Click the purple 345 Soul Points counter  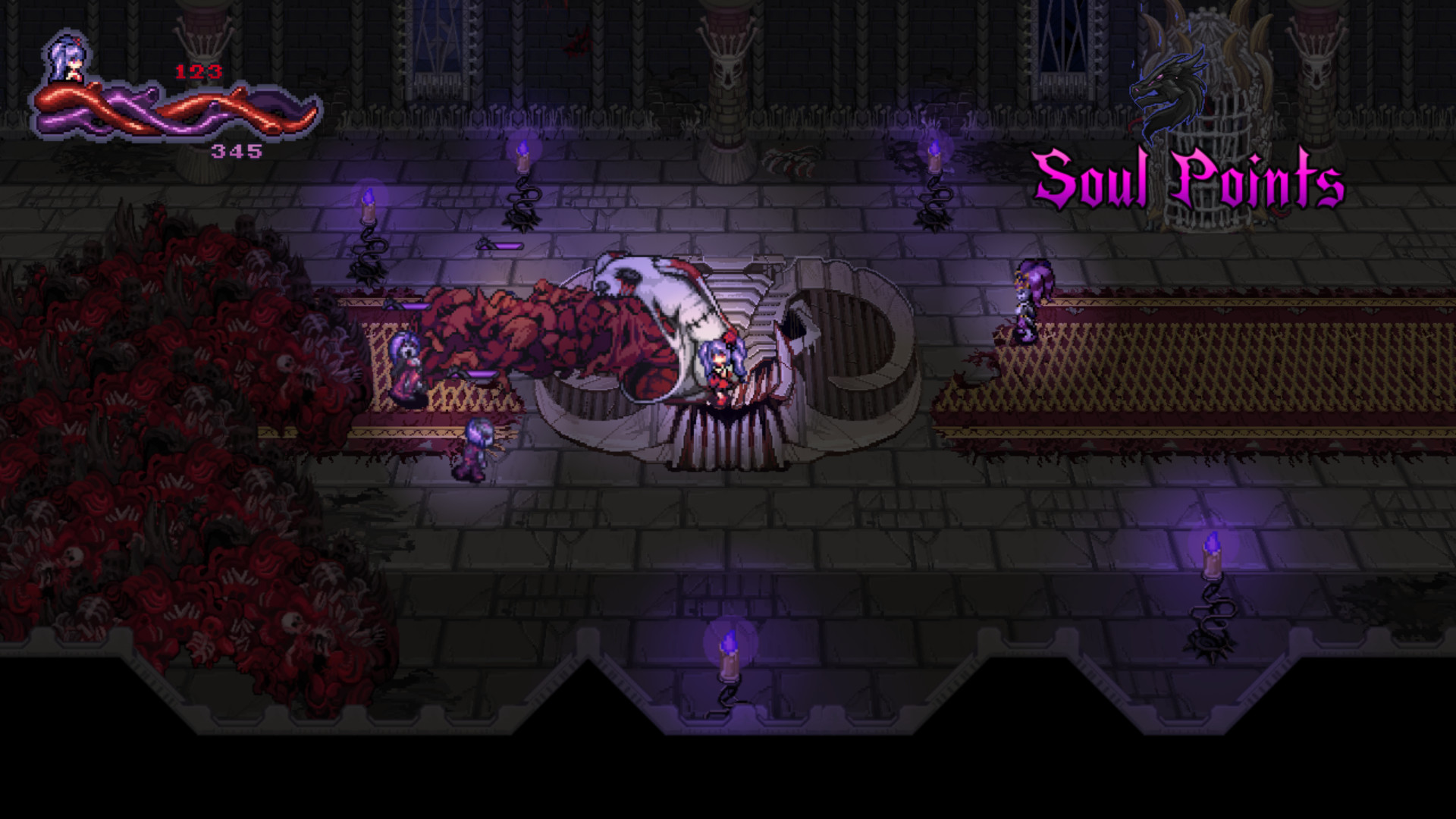[x=235, y=152]
